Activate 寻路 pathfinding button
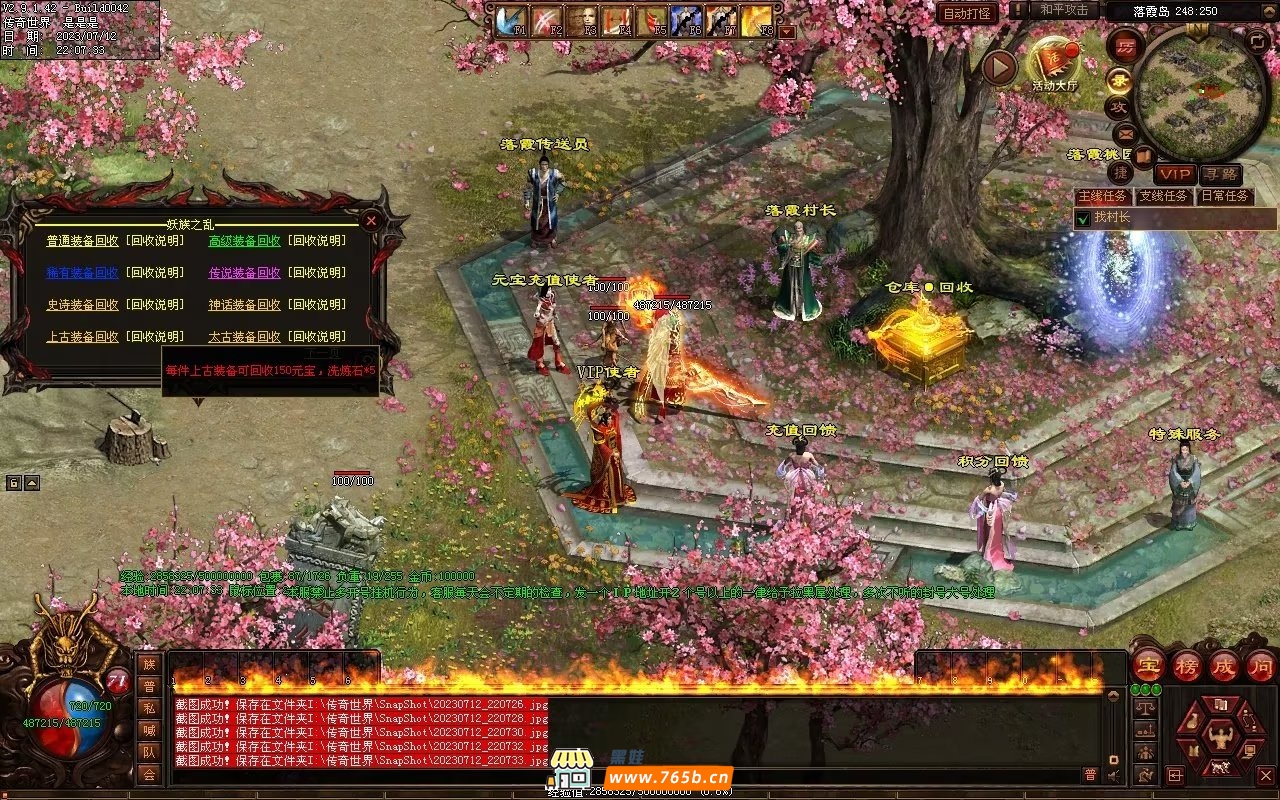Image resolution: width=1280 pixels, height=800 pixels. click(x=1220, y=174)
